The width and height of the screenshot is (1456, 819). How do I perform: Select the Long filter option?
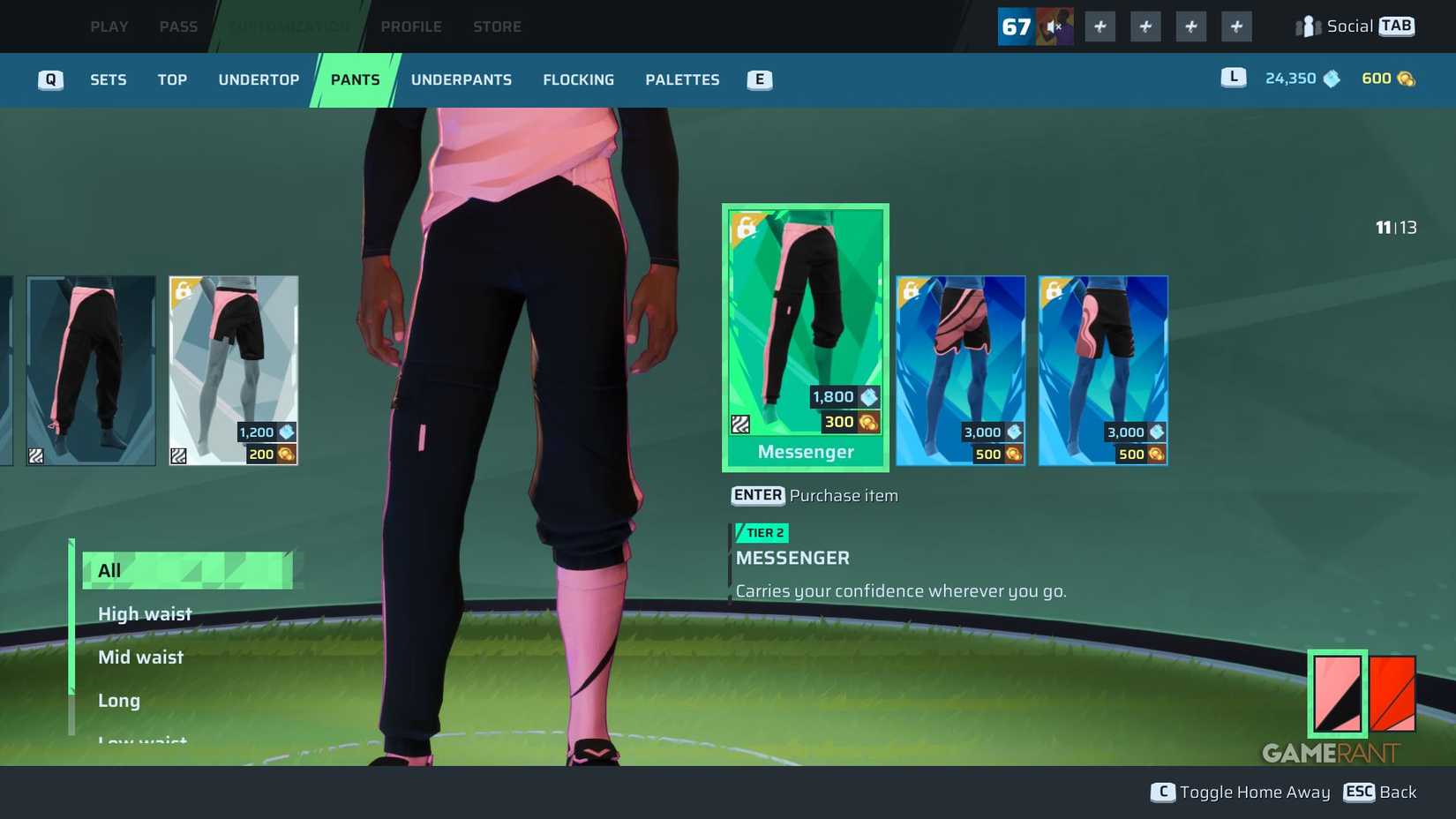click(118, 700)
